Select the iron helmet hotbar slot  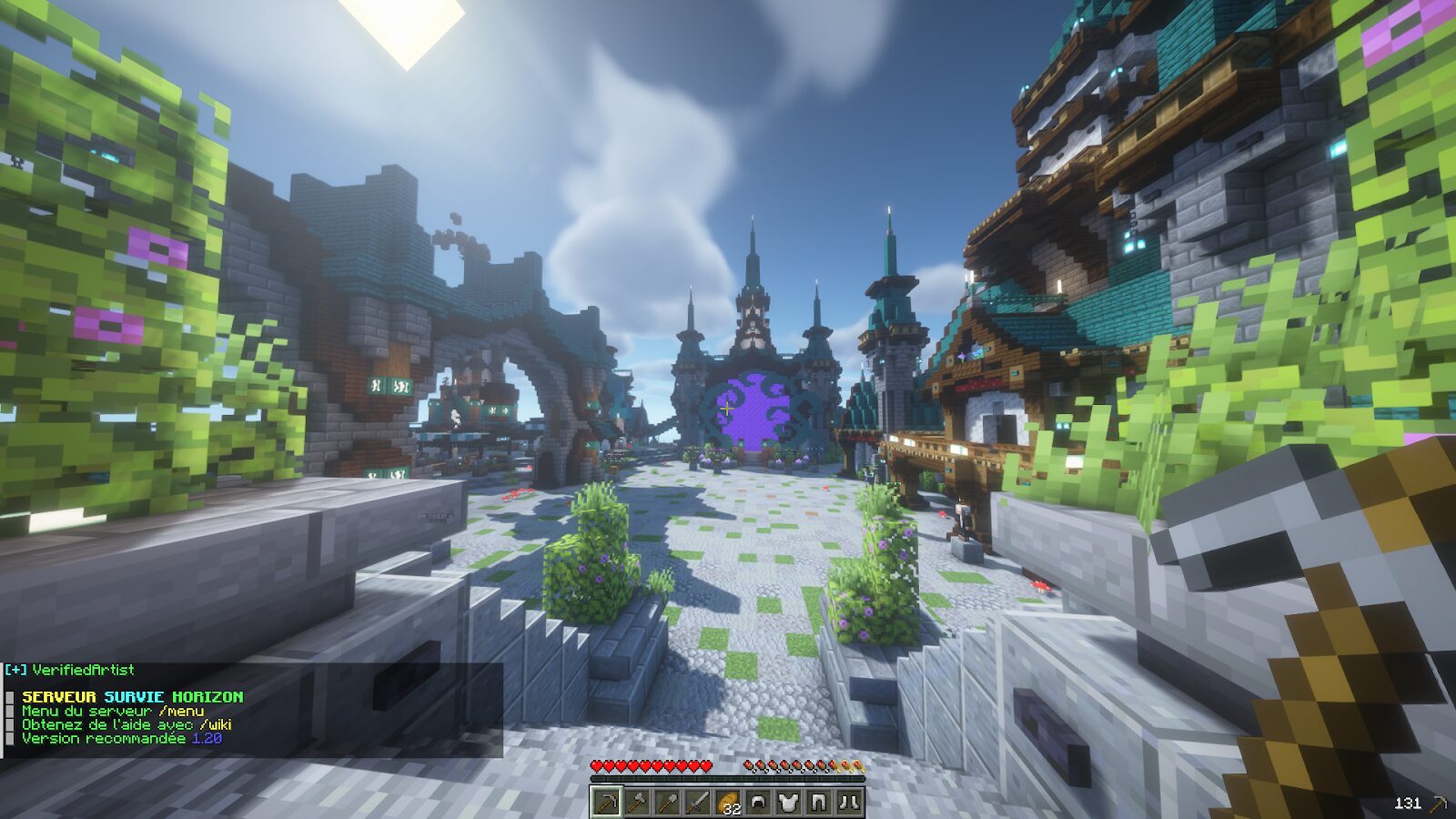pos(758,802)
